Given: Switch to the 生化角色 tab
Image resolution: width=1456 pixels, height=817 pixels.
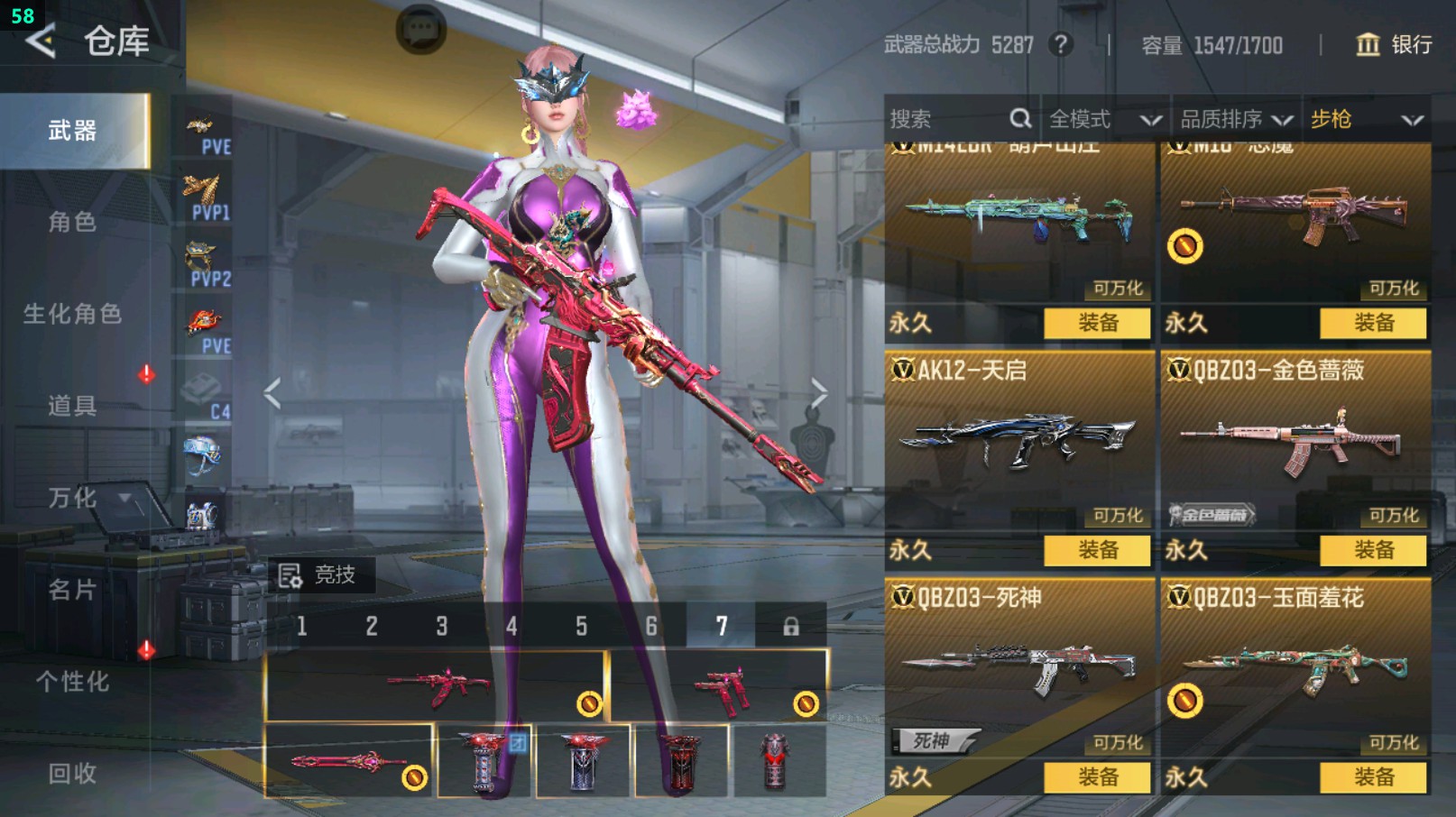Looking at the screenshot, I should 72,314.
